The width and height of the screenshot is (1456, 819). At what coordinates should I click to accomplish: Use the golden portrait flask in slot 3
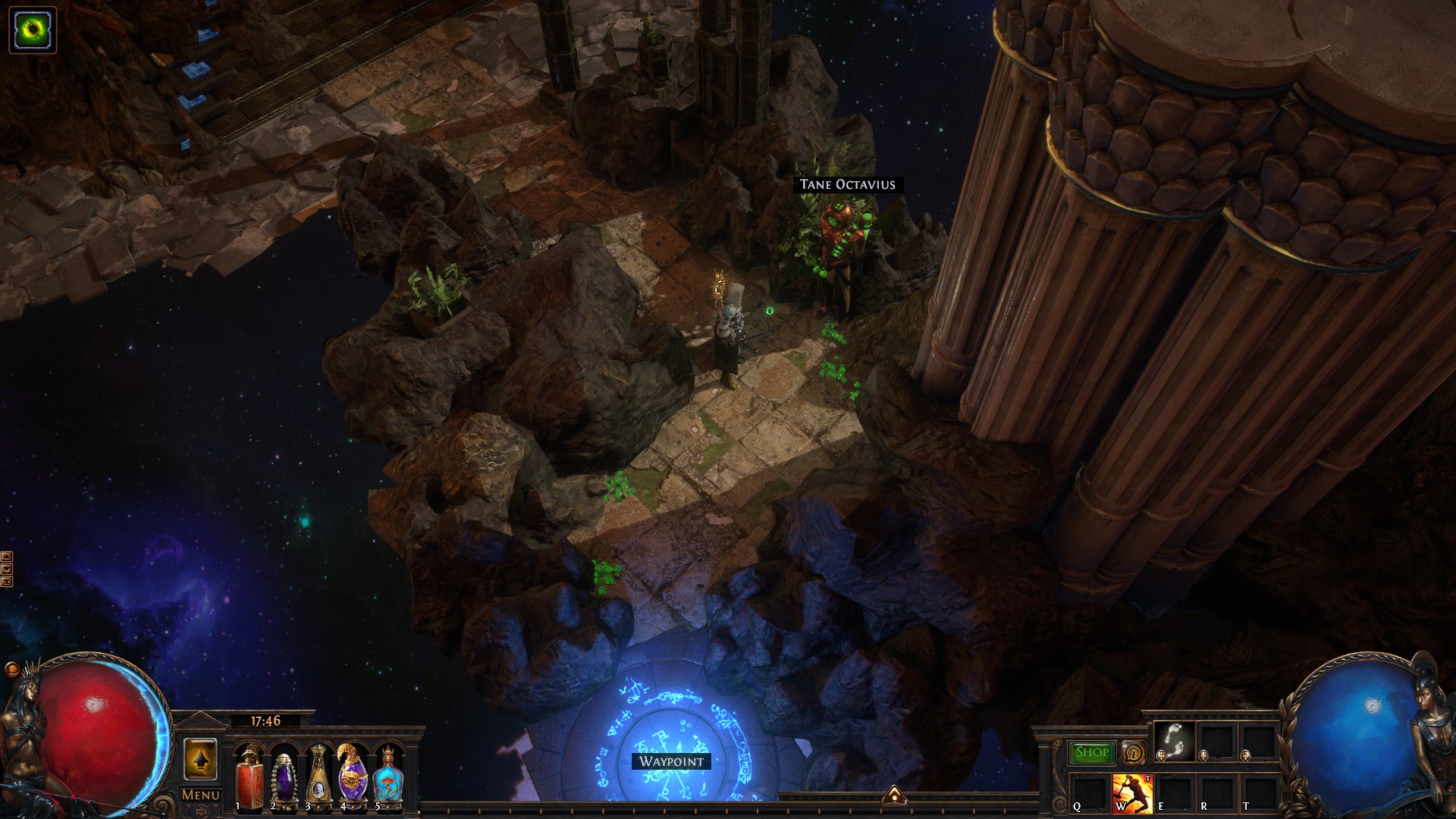[318, 775]
